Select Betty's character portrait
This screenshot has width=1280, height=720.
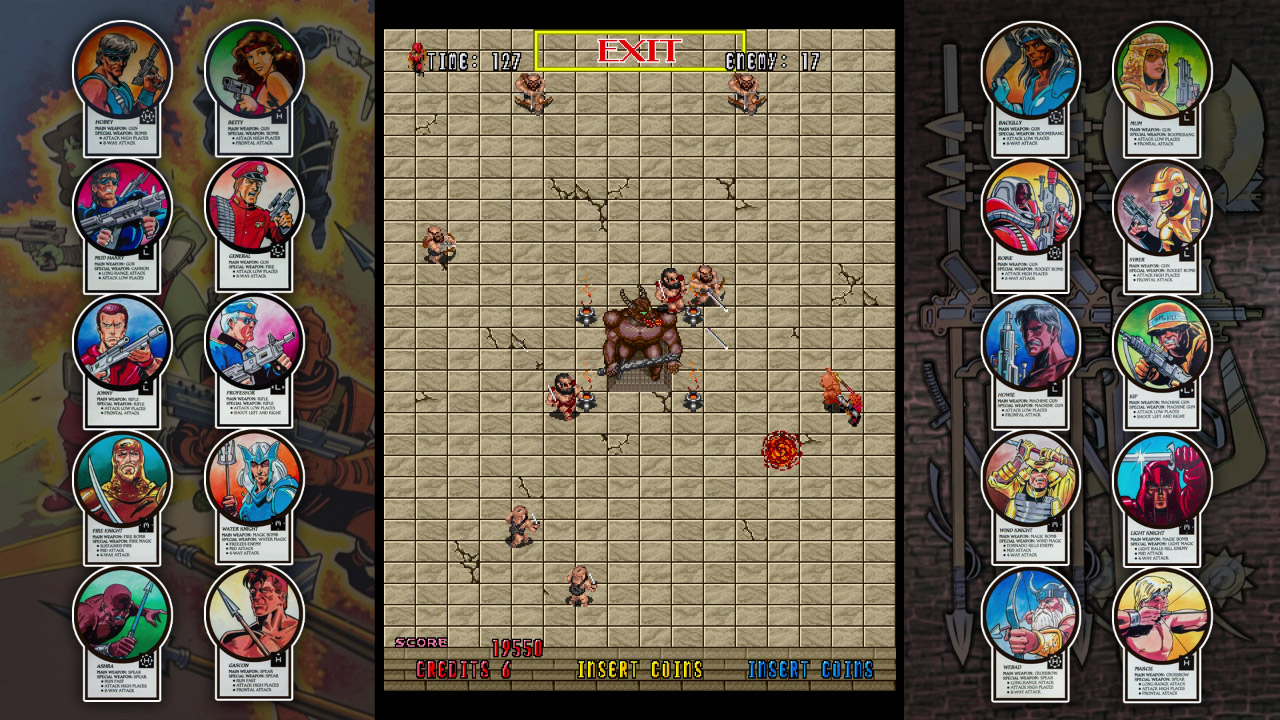pos(246,75)
